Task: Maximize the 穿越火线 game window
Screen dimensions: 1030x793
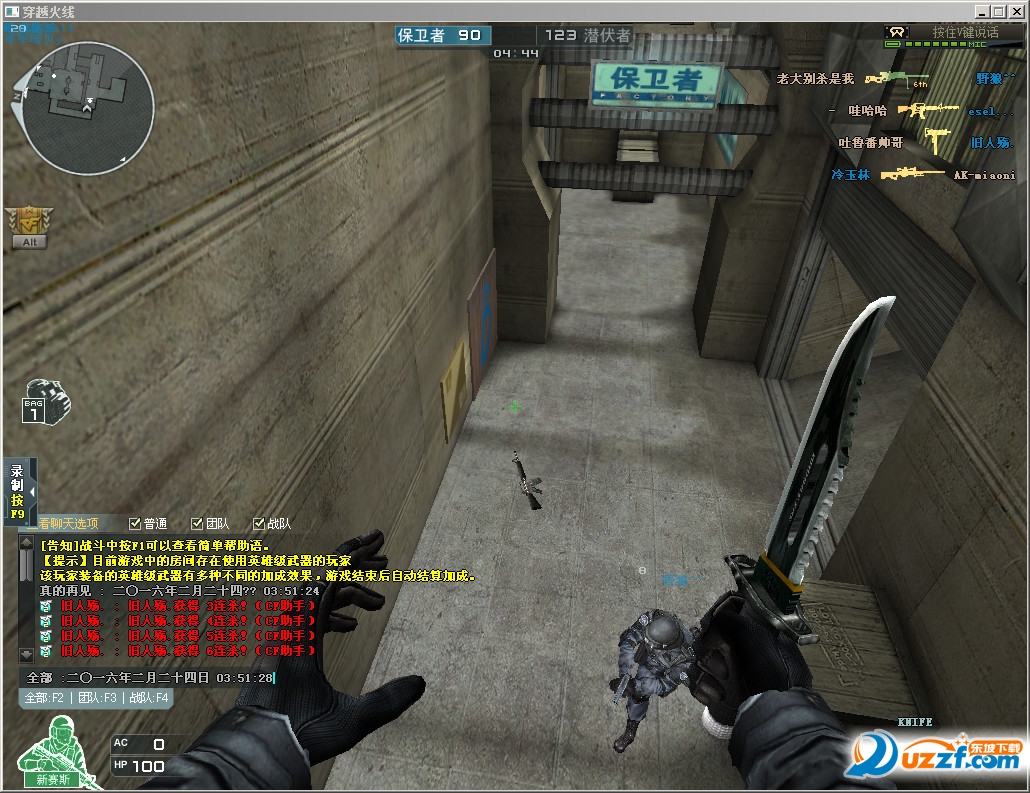Action: click(x=998, y=12)
